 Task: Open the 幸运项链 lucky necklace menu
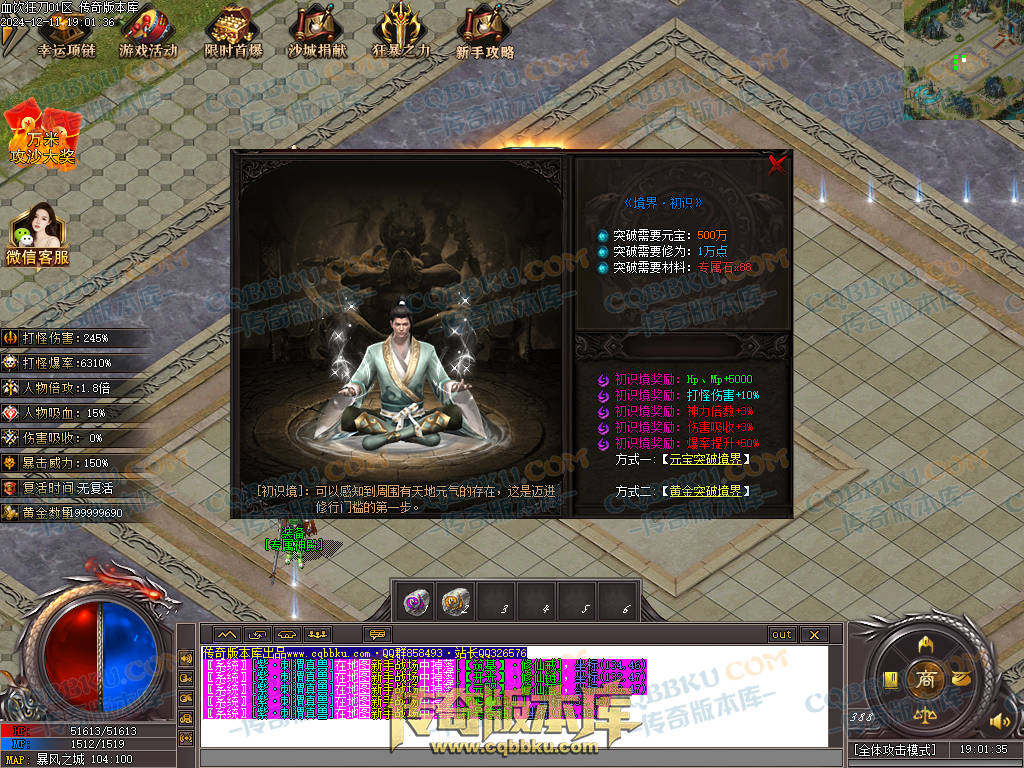tap(64, 34)
